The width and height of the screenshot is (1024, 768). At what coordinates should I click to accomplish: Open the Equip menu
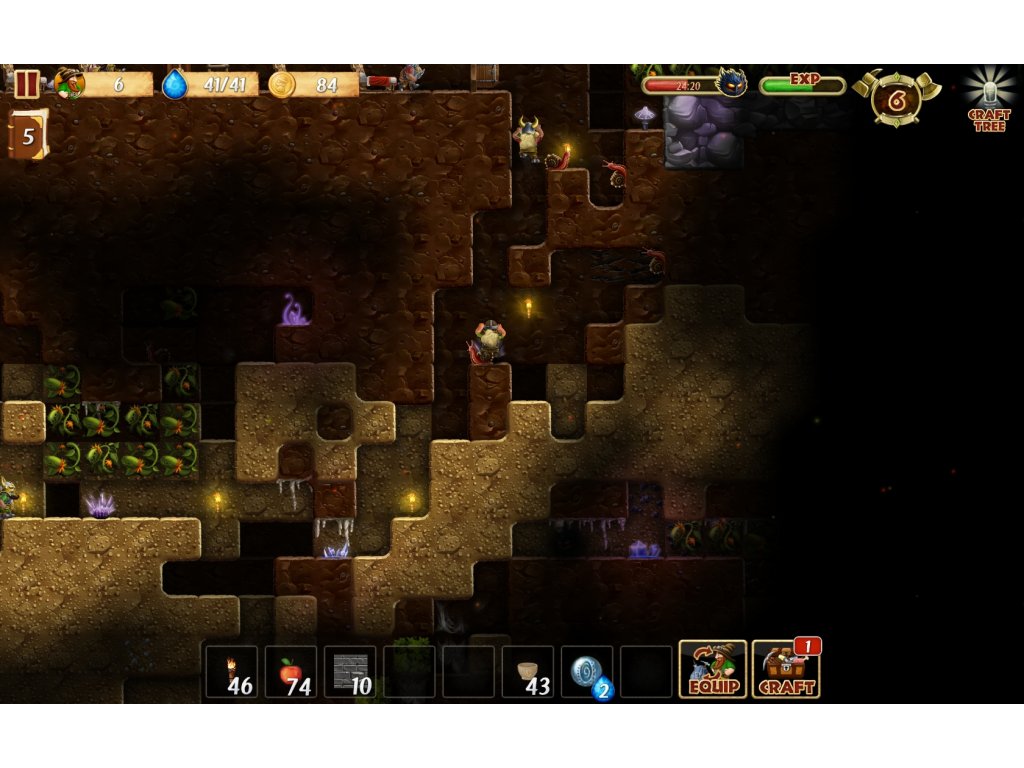point(713,669)
